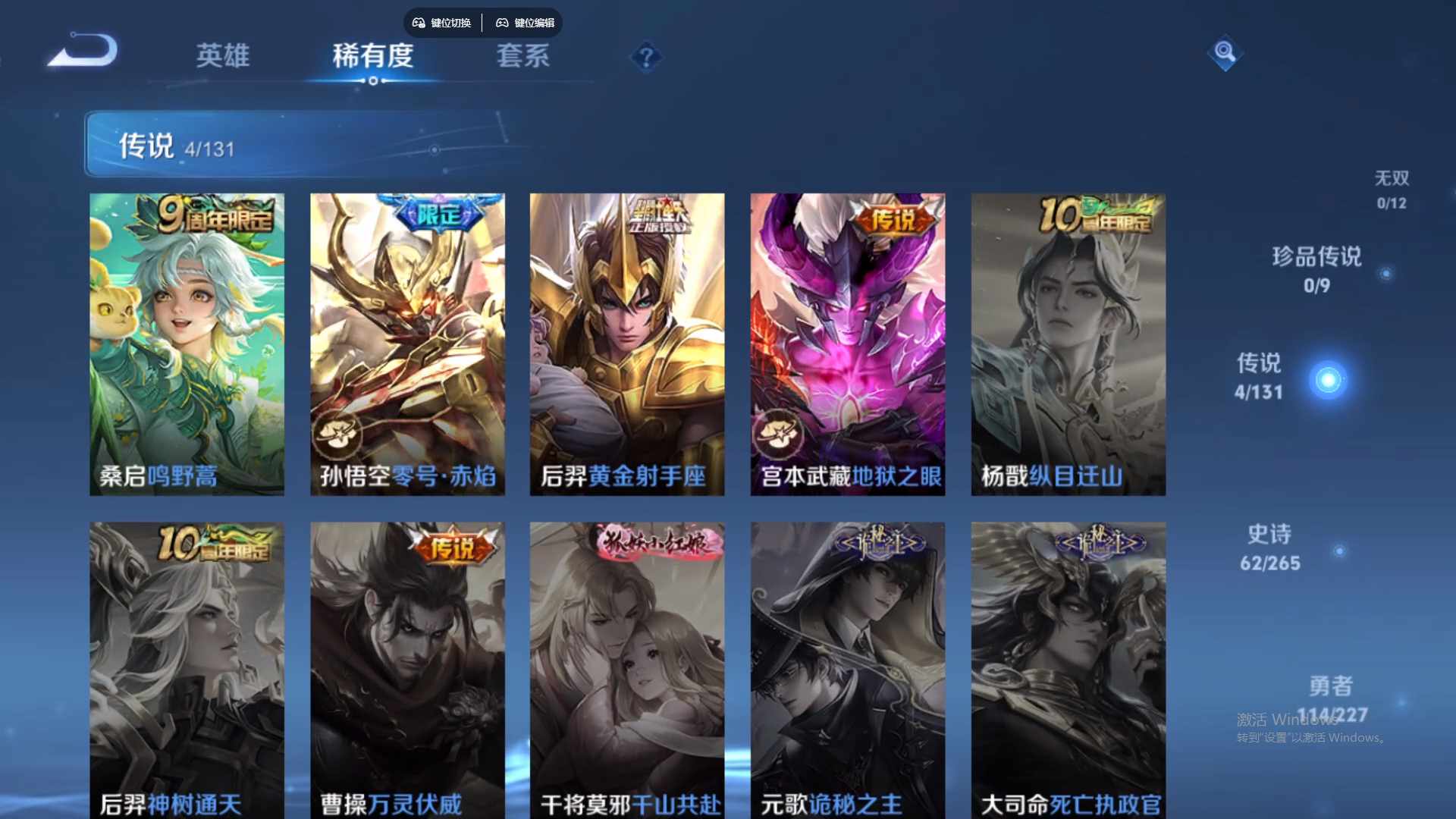Switch to the 英雄 tab
This screenshot has height=819, width=1456.
tap(222, 58)
